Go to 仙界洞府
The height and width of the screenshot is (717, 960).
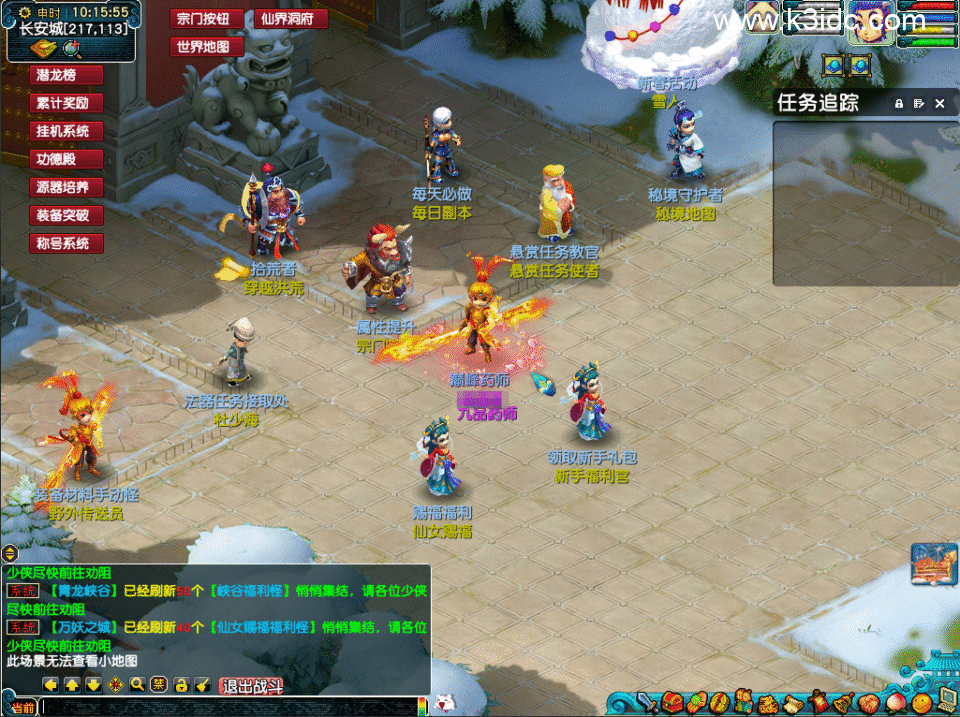294,19
